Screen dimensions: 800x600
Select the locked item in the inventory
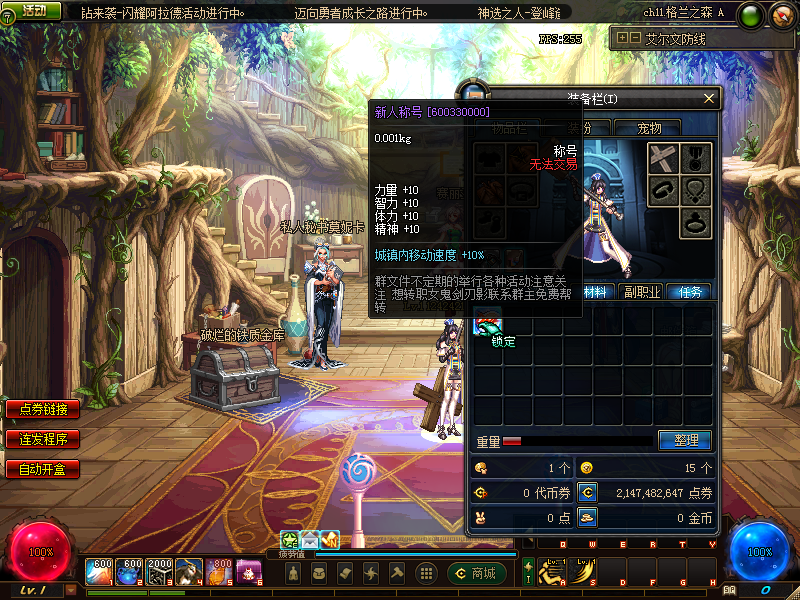coord(490,325)
